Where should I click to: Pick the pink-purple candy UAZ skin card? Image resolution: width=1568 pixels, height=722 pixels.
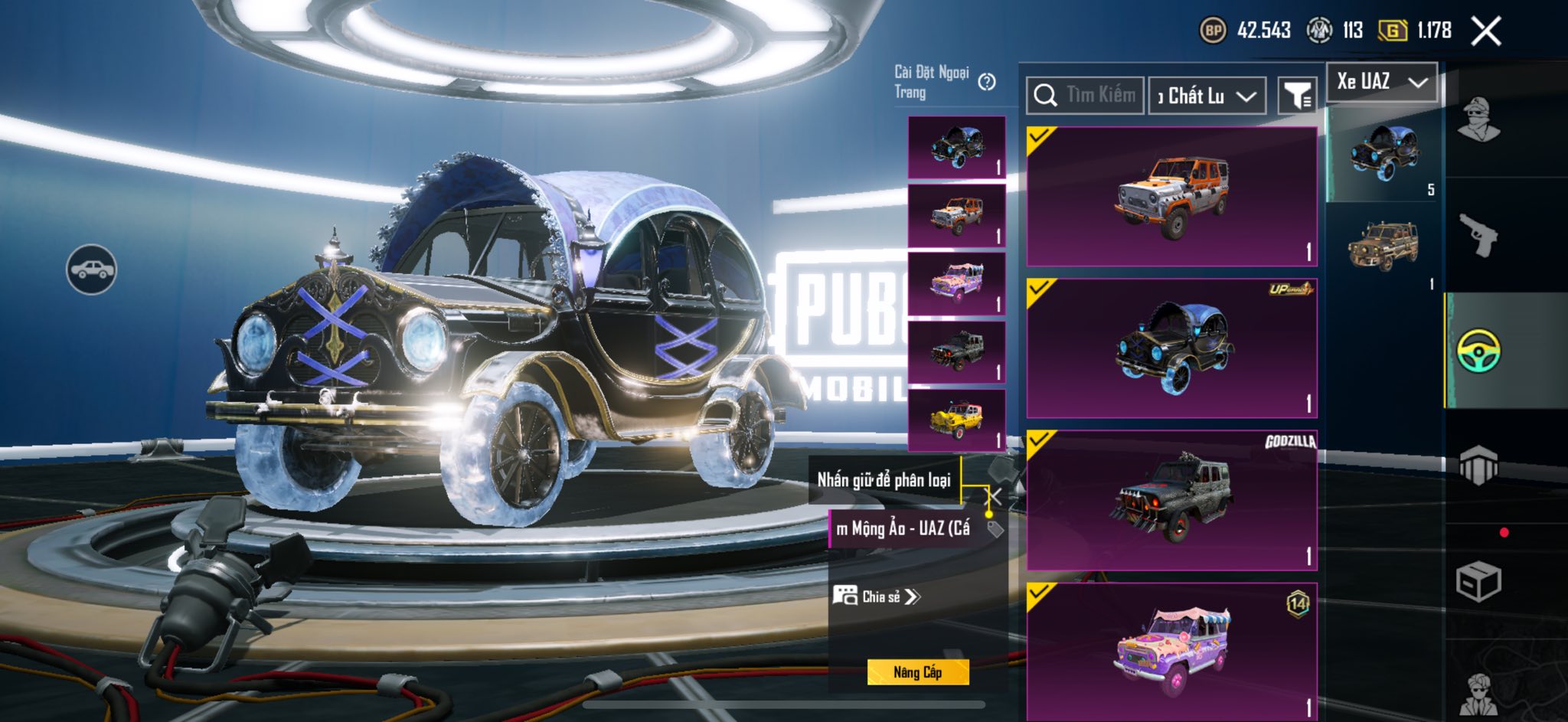[1171, 651]
